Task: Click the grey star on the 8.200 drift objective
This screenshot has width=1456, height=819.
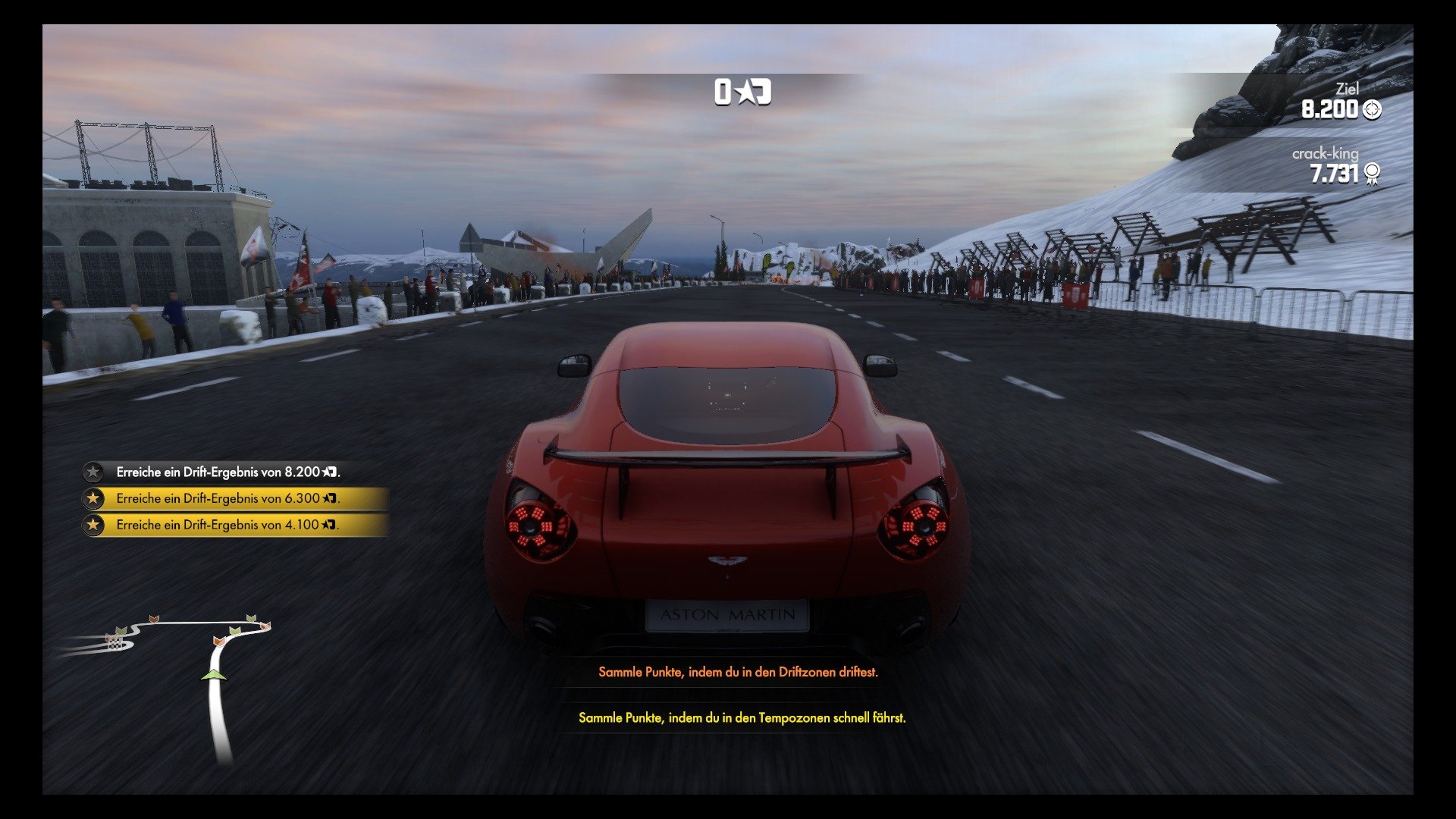Action: coord(93,472)
